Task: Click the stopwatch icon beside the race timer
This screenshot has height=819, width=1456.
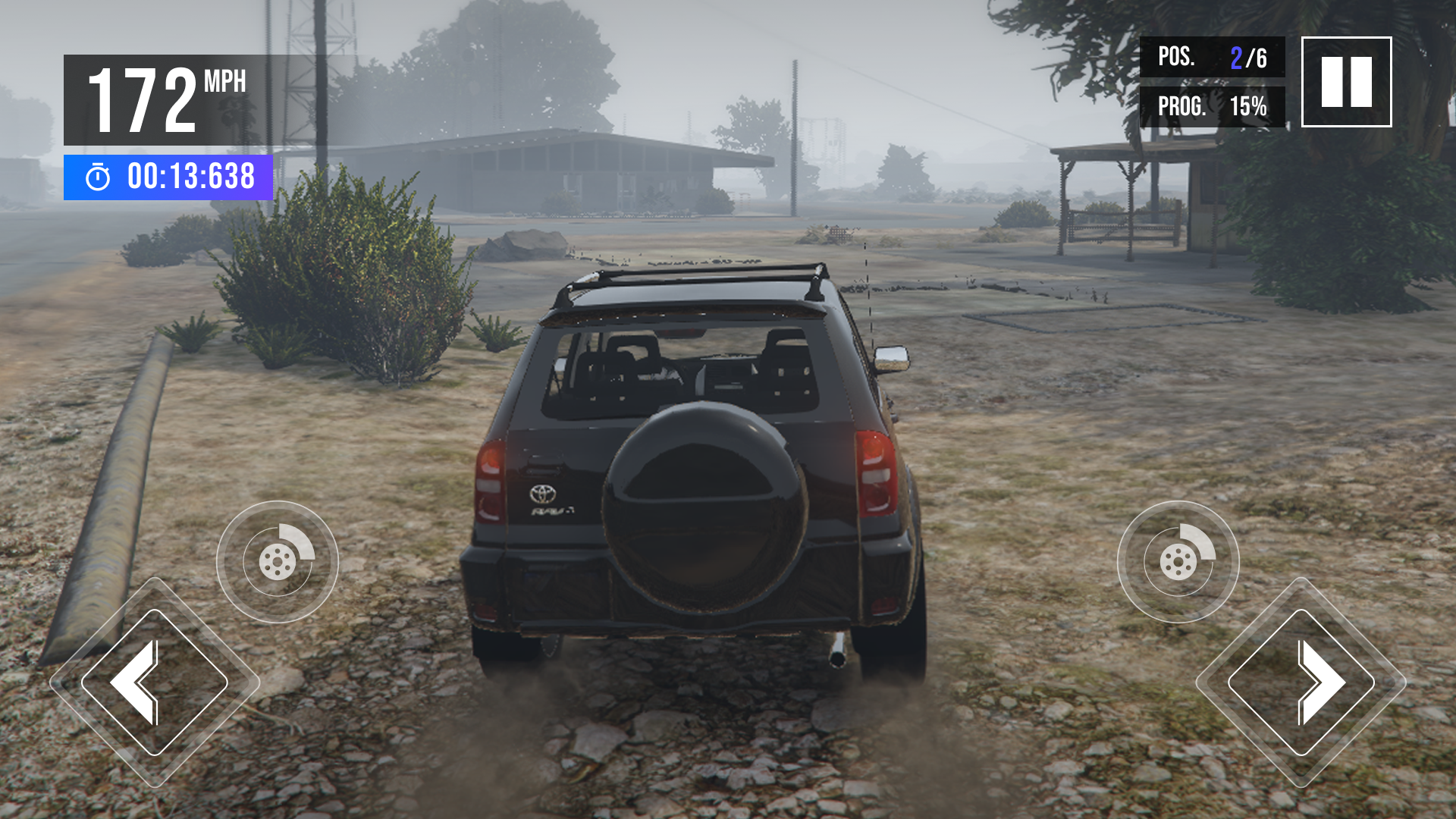Action: pyautogui.click(x=97, y=177)
